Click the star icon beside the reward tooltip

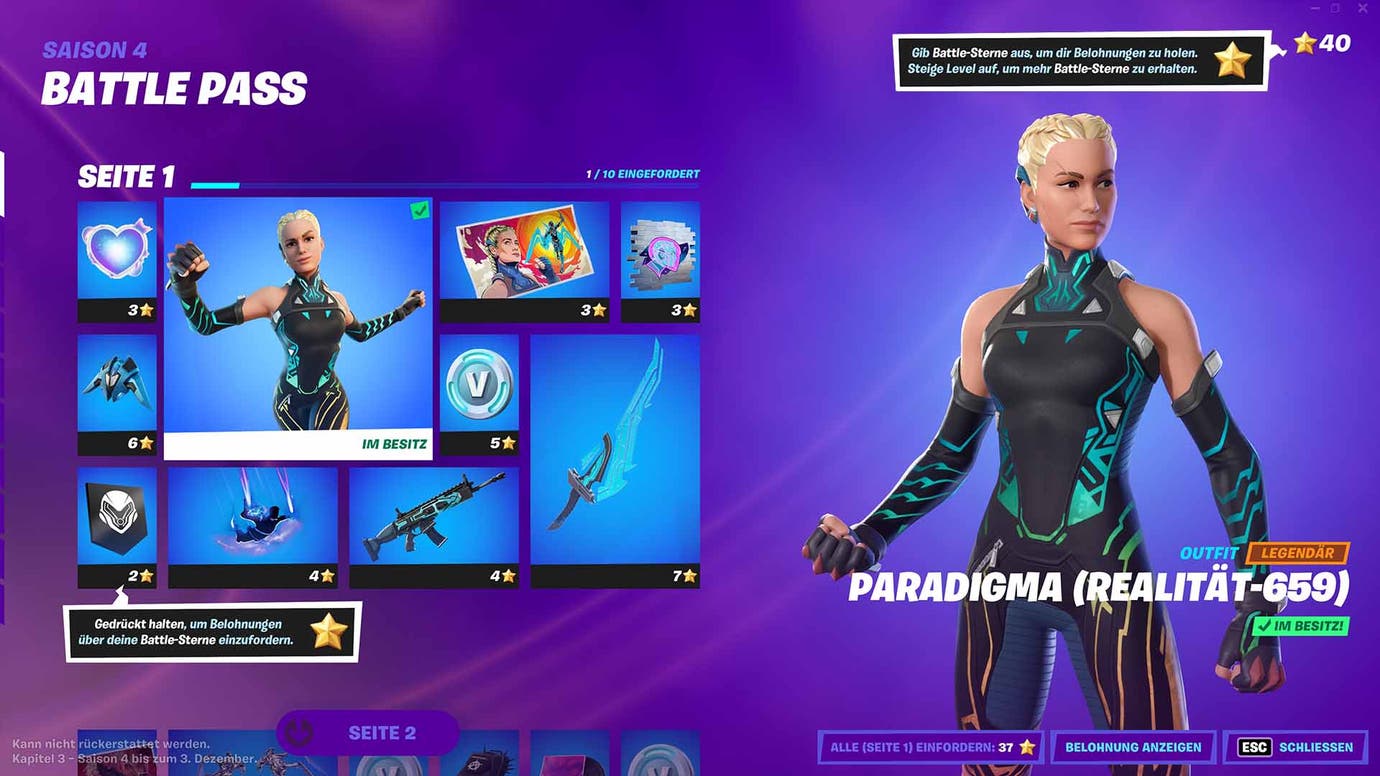[x=1233, y=60]
